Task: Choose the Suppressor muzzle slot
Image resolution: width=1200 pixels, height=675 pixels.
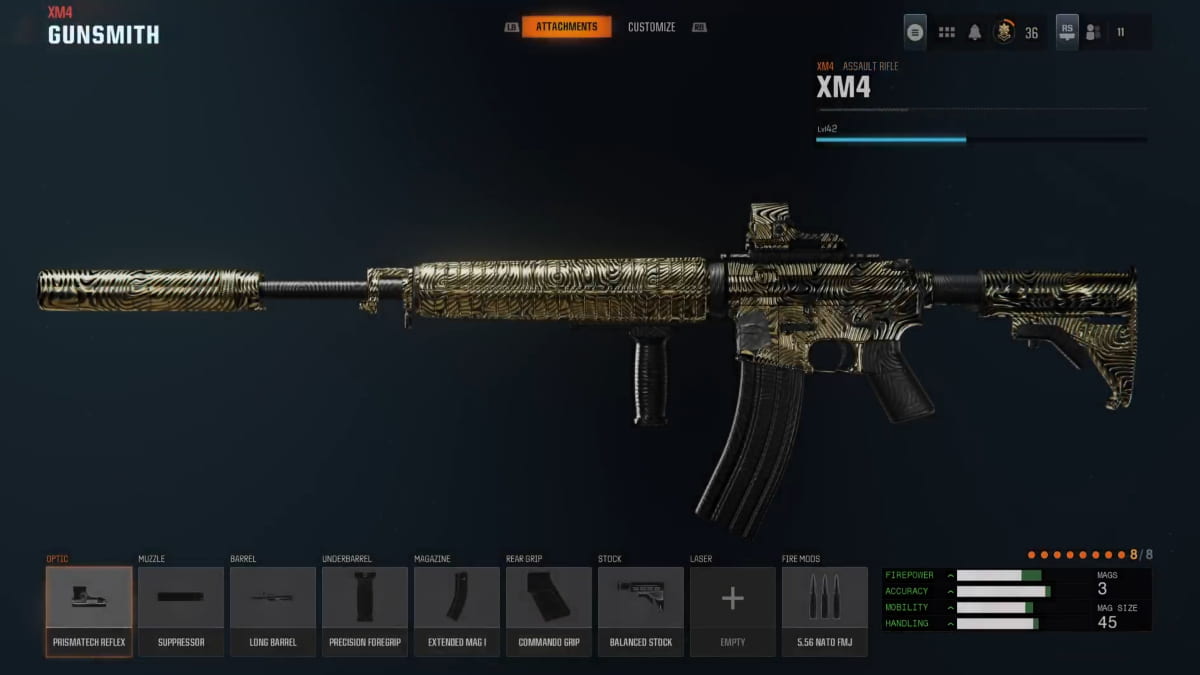Action: point(181,611)
